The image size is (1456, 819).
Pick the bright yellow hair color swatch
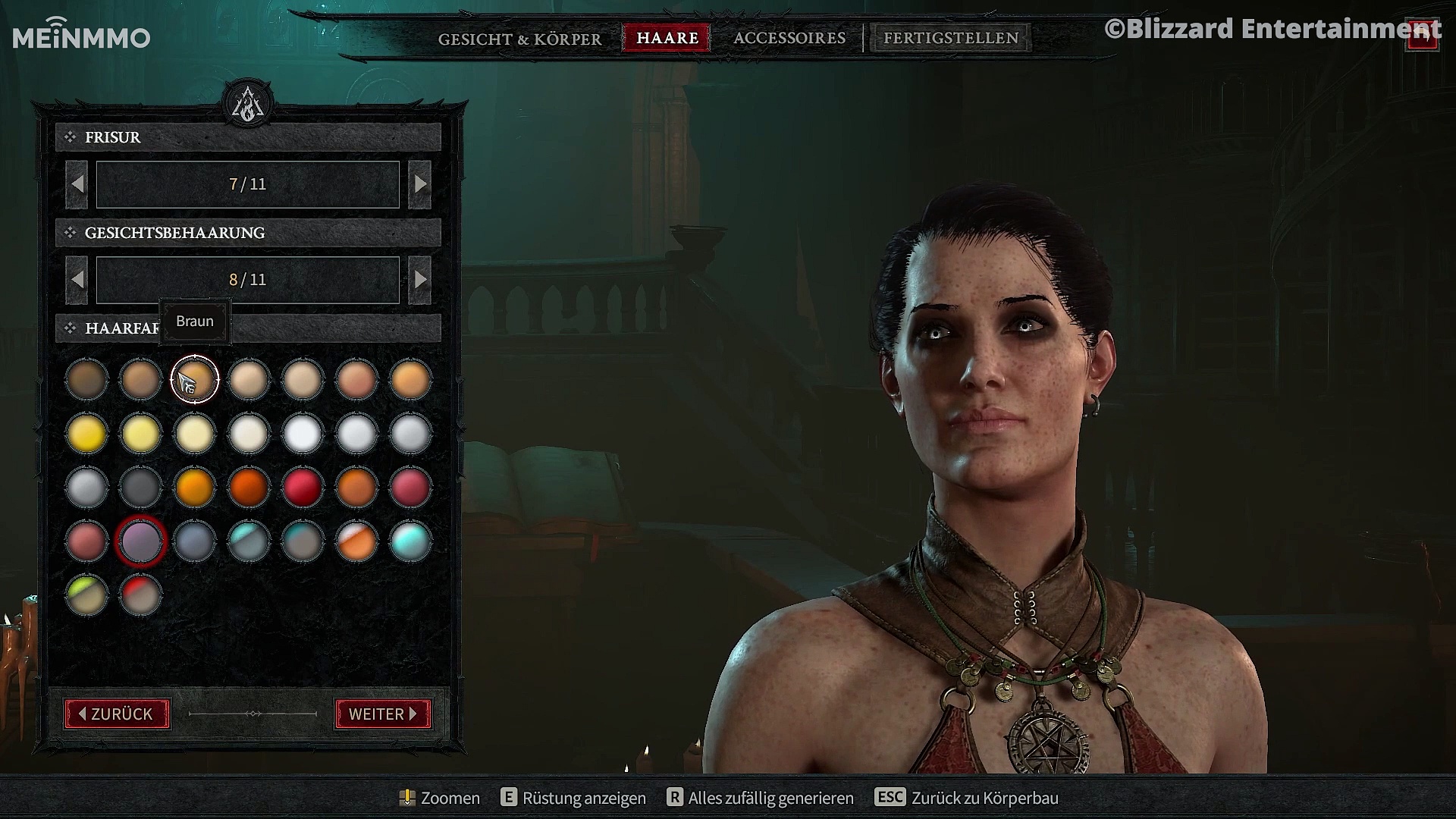tap(87, 434)
